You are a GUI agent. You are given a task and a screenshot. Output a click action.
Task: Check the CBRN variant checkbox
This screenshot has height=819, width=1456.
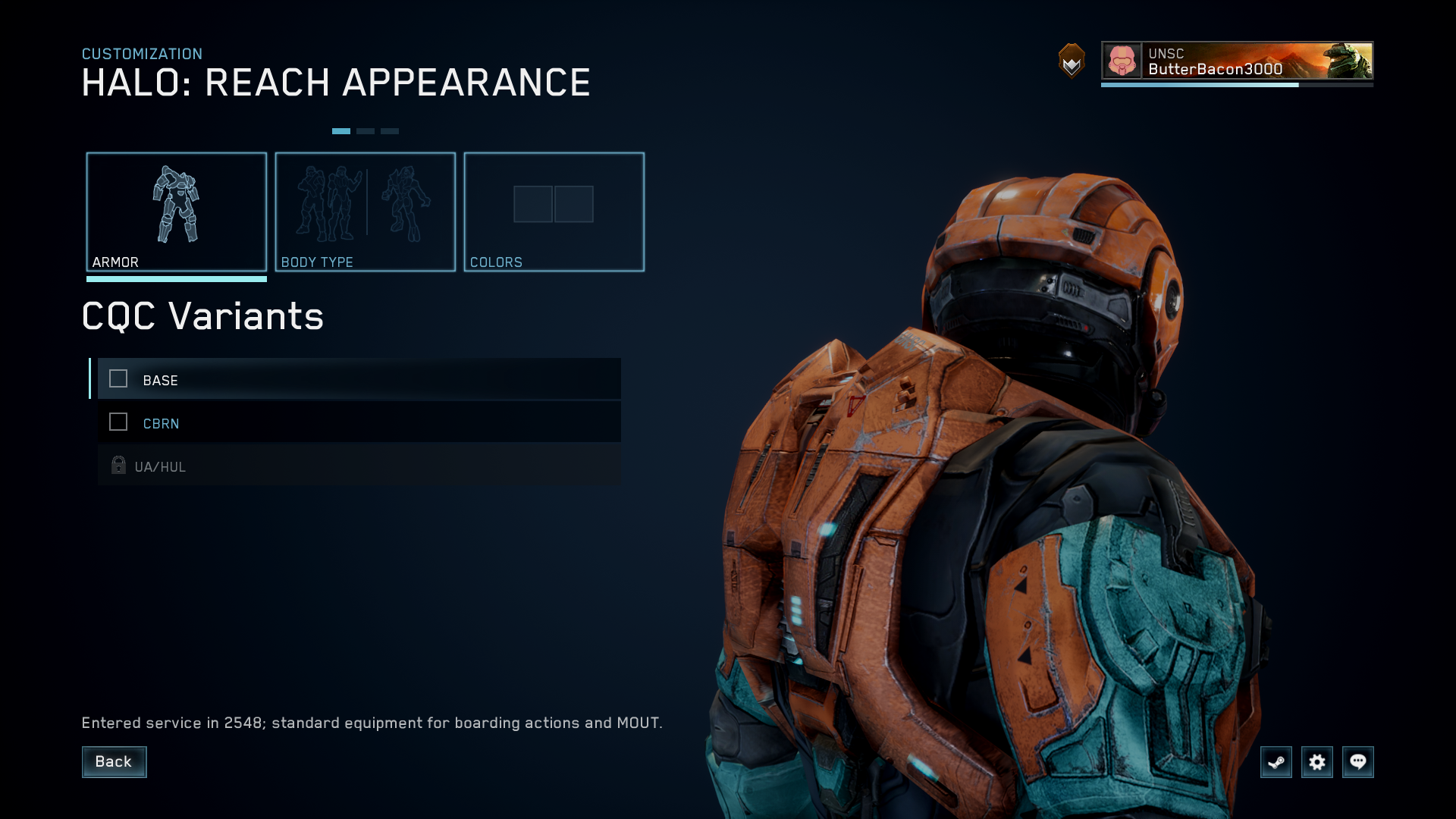pyautogui.click(x=118, y=422)
